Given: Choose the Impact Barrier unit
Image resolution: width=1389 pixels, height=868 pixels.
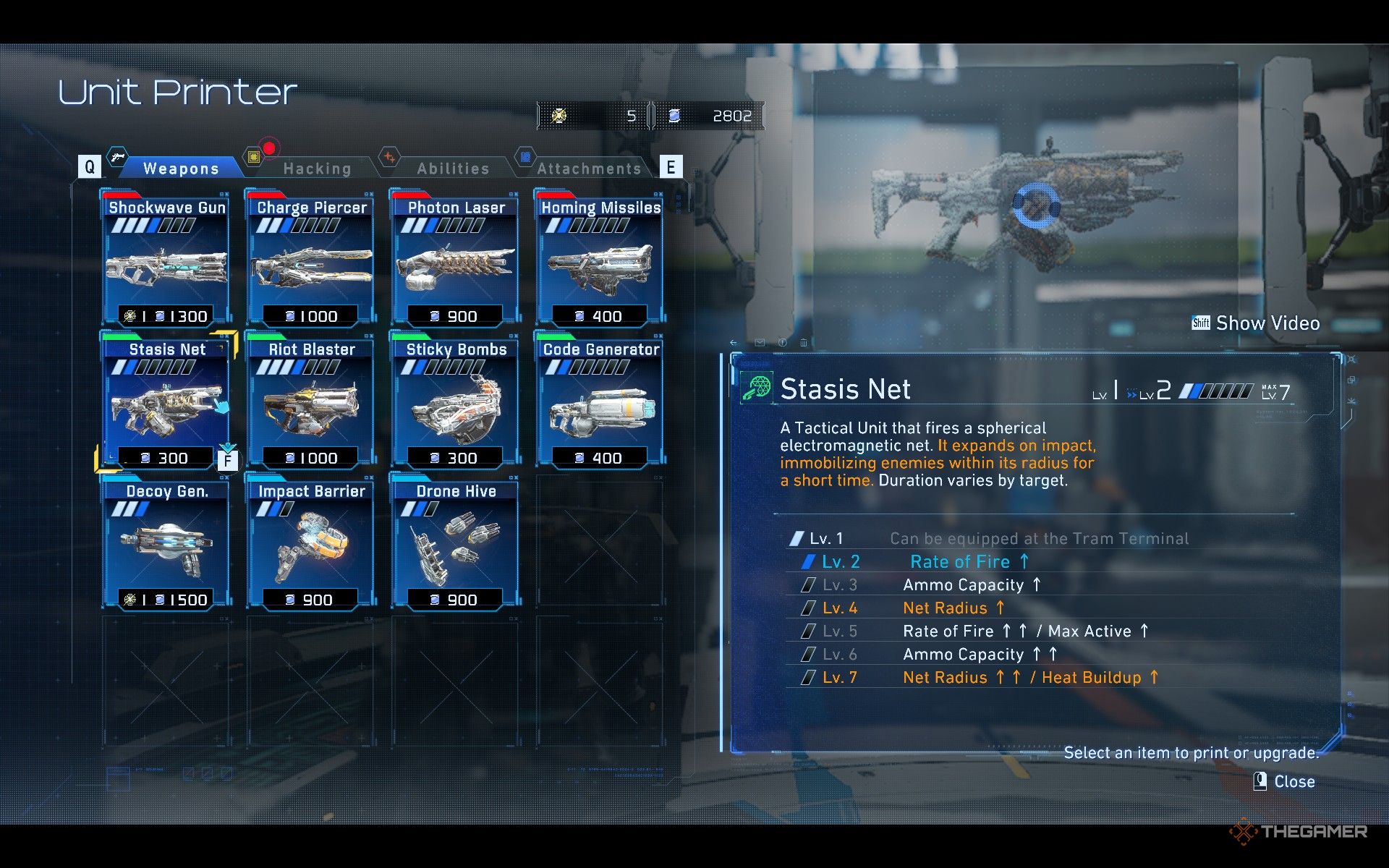Looking at the screenshot, I should point(312,542).
